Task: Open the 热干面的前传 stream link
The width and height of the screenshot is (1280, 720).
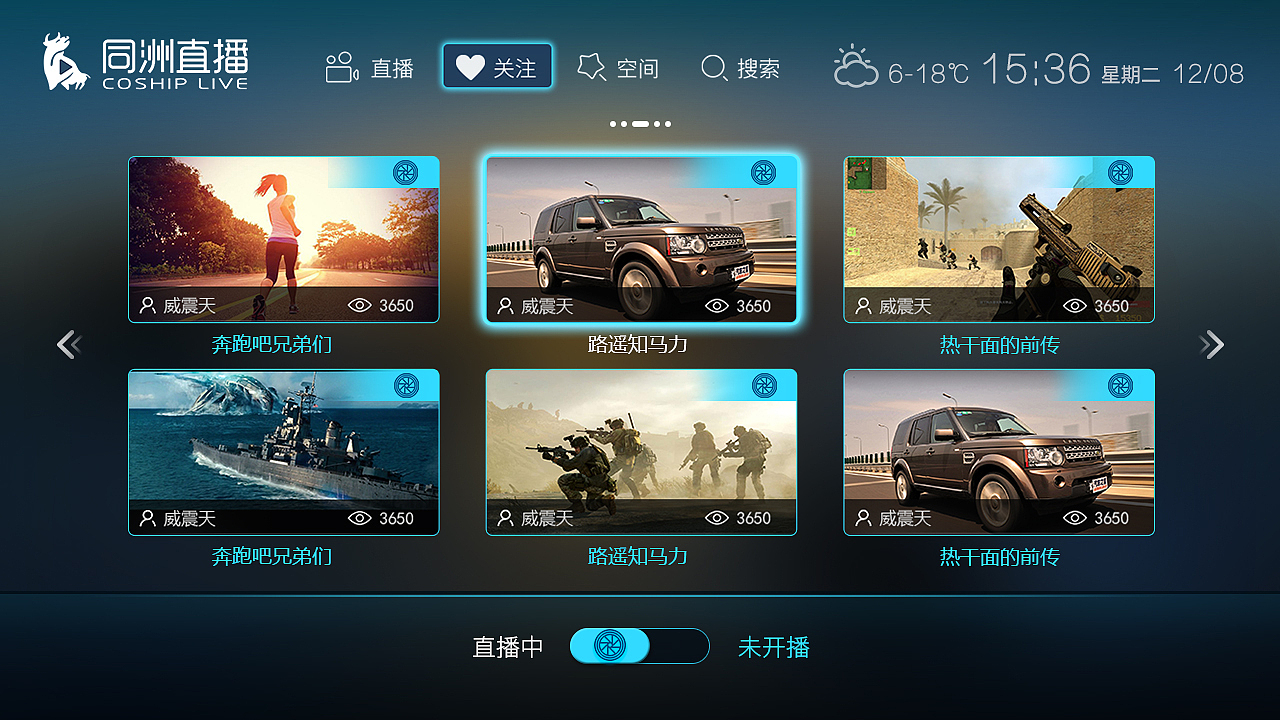Action: pyautogui.click(x=999, y=343)
